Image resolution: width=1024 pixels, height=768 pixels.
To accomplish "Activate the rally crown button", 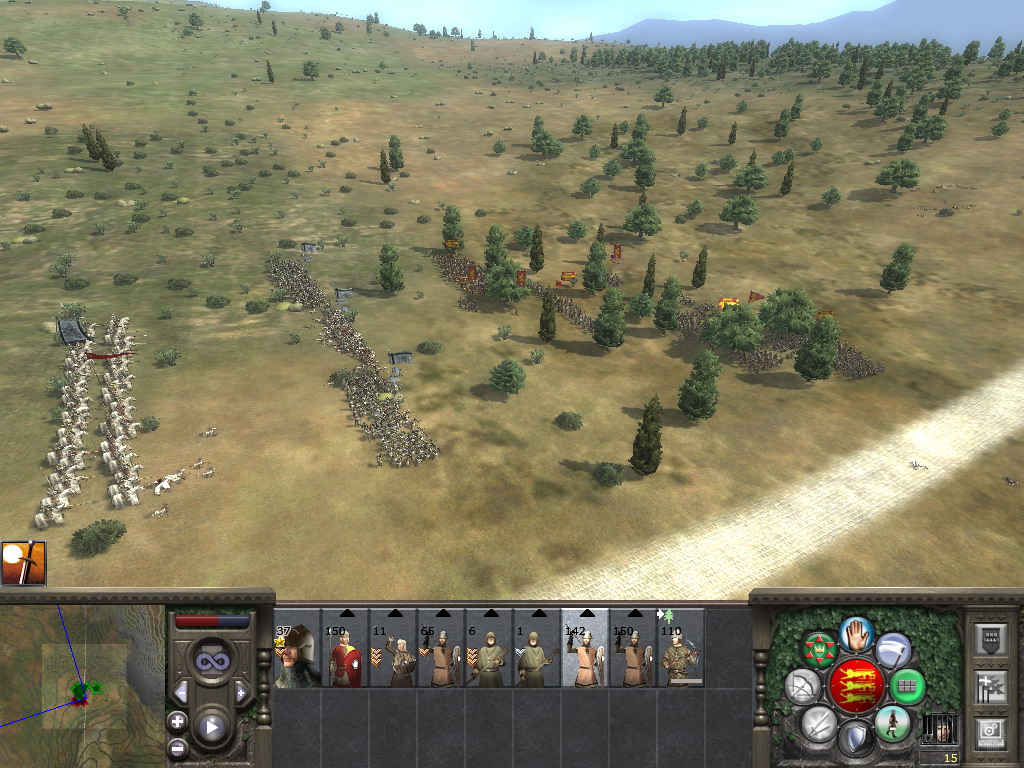I will (x=819, y=651).
